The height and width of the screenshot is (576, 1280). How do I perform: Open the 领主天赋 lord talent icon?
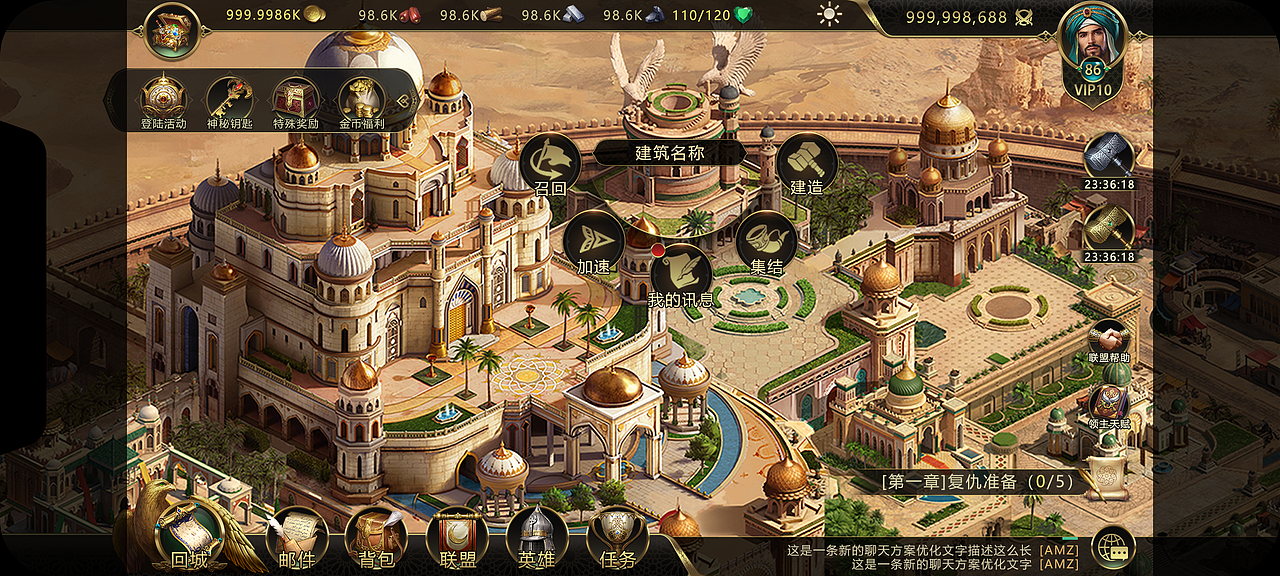pyautogui.click(x=1109, y=404)
